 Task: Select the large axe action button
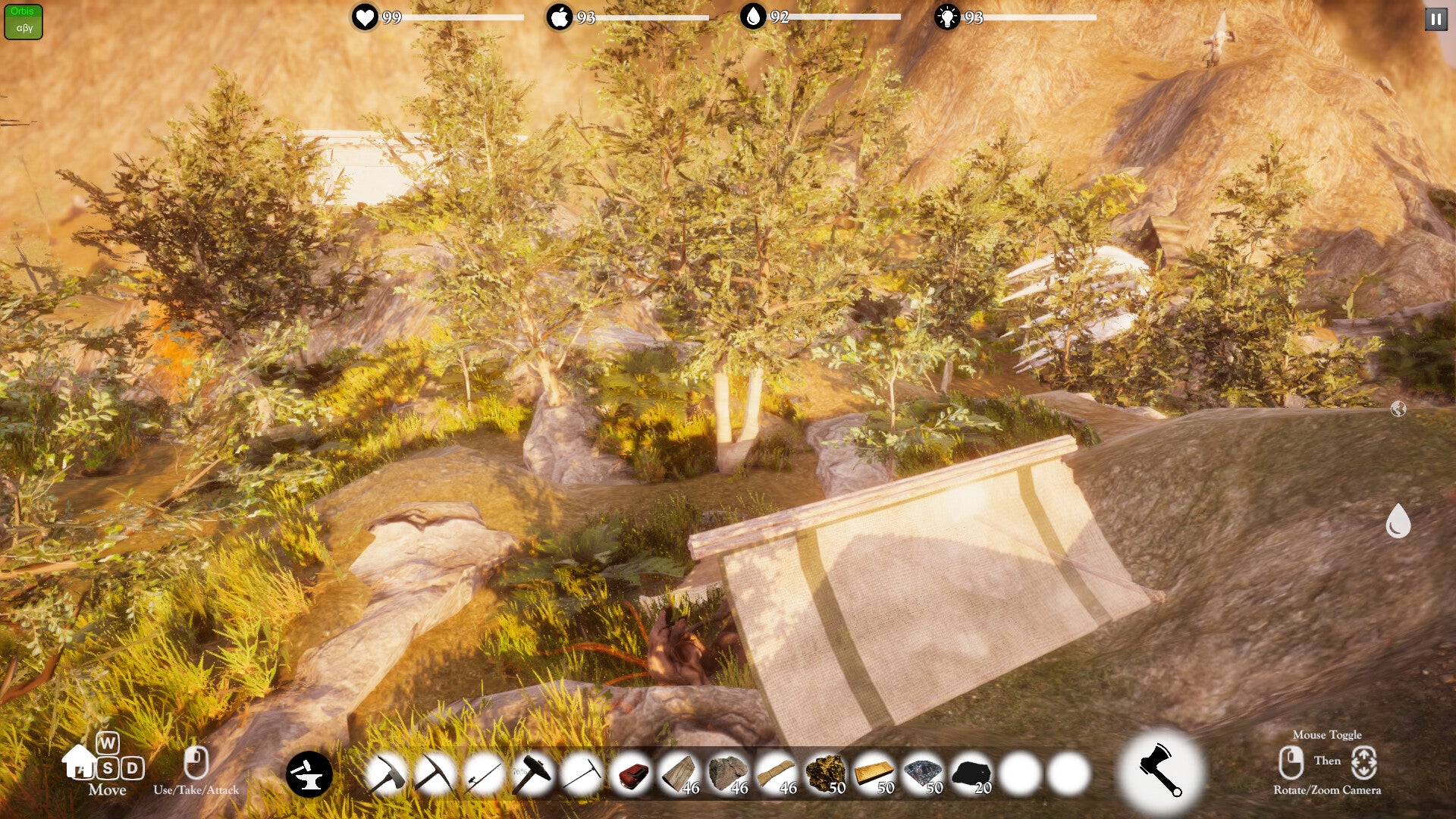pyautogui.click(x=1159, y=770)
